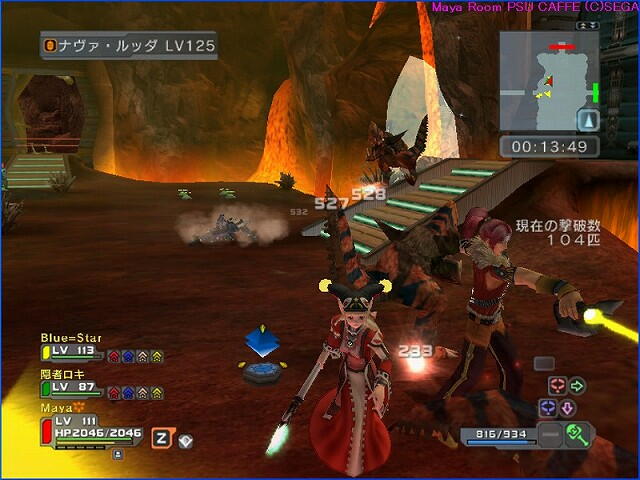Click the white diamond icon beside Z
The height and width of the screenshot is (480, 640).
pos(185,440)
